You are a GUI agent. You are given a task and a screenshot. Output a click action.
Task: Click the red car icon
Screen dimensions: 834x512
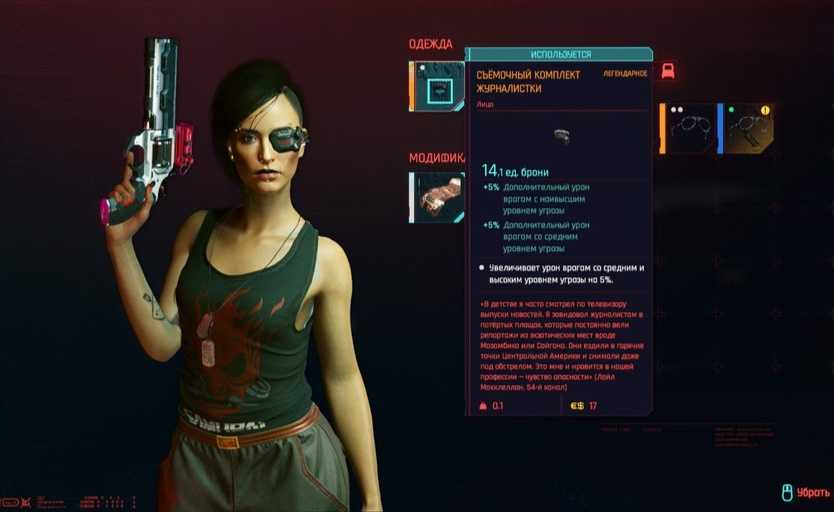668,71
